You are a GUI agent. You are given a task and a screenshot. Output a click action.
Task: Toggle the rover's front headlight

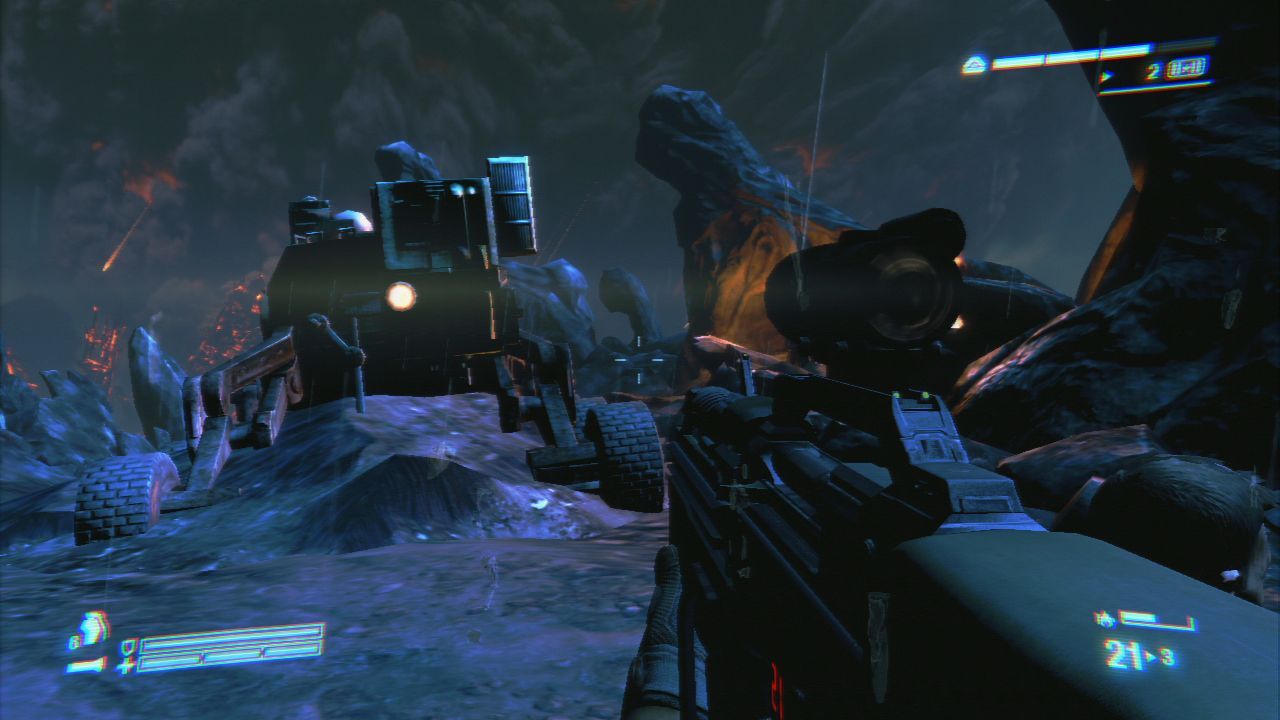(400, 295)
